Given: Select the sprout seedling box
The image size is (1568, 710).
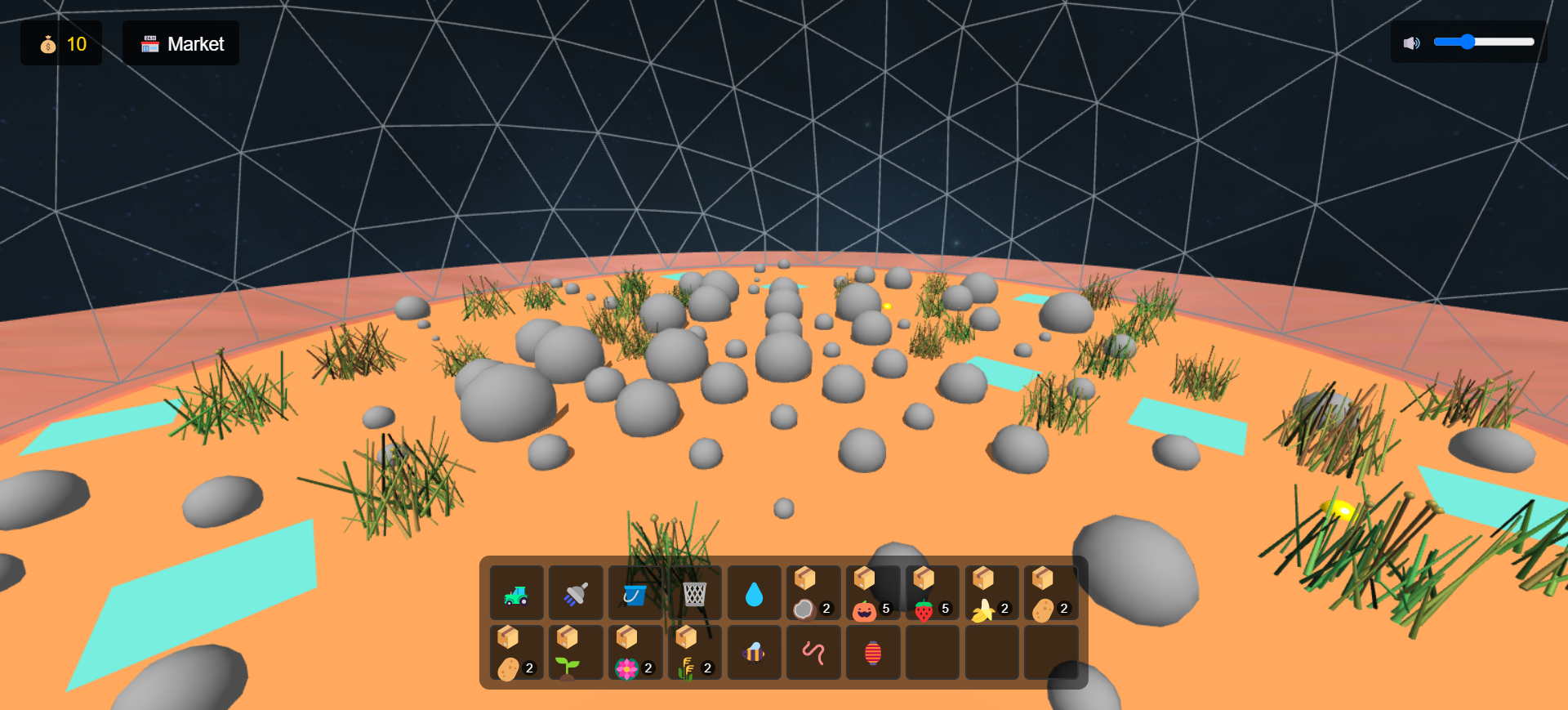Looking at the screenshot, I should pyautogui.click(x=576, y=652).
